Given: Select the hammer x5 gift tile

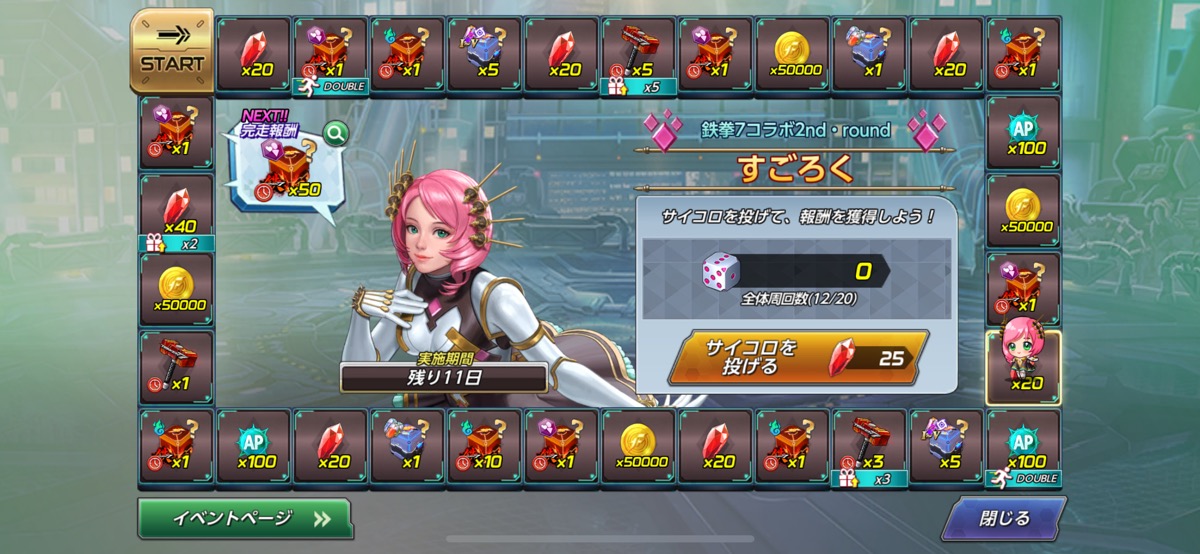Looking at the screenshot, I should (639, 54).
